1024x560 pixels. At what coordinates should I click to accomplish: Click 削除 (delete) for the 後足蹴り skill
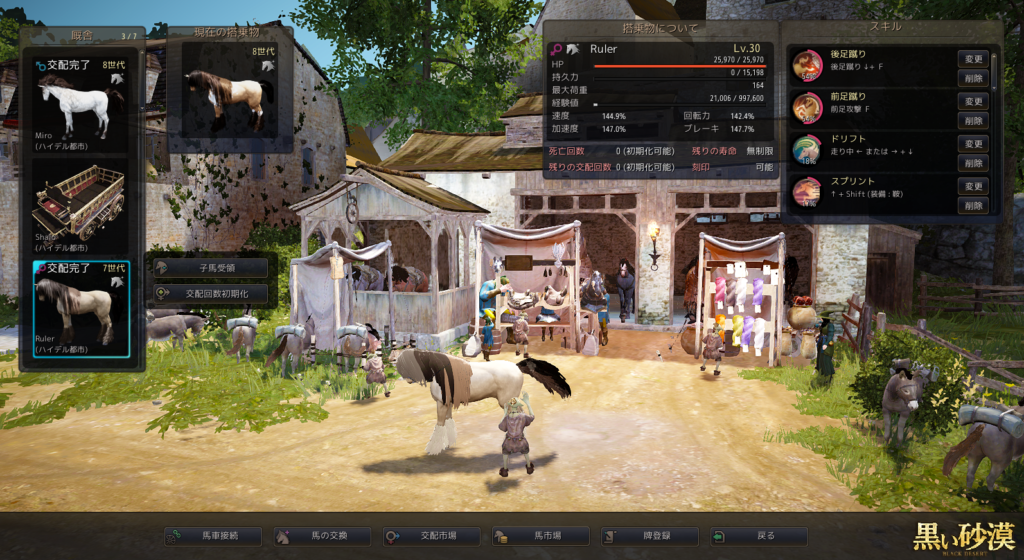pos(973,78)
